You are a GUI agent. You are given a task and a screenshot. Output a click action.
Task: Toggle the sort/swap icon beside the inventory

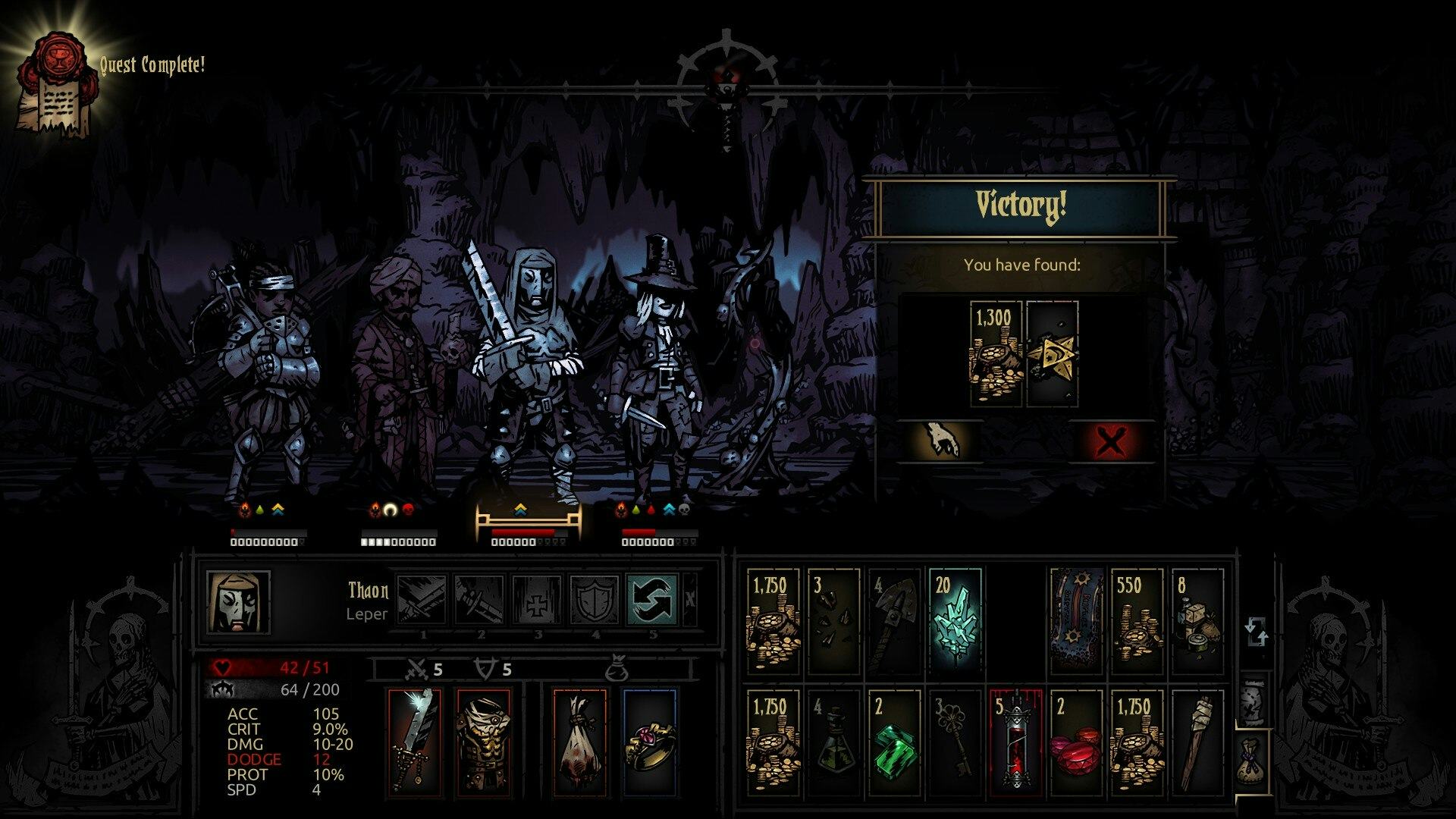tap(1257, 629)
